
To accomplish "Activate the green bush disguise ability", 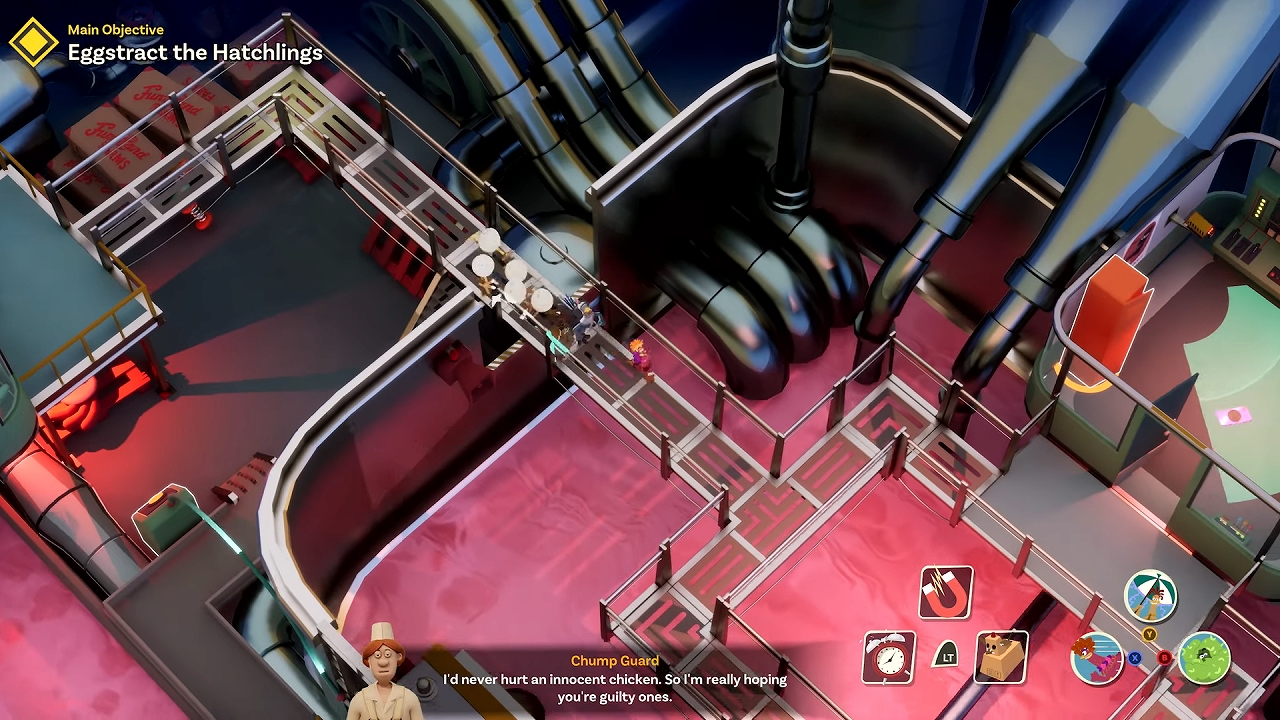I will [x=1204, y=659].
